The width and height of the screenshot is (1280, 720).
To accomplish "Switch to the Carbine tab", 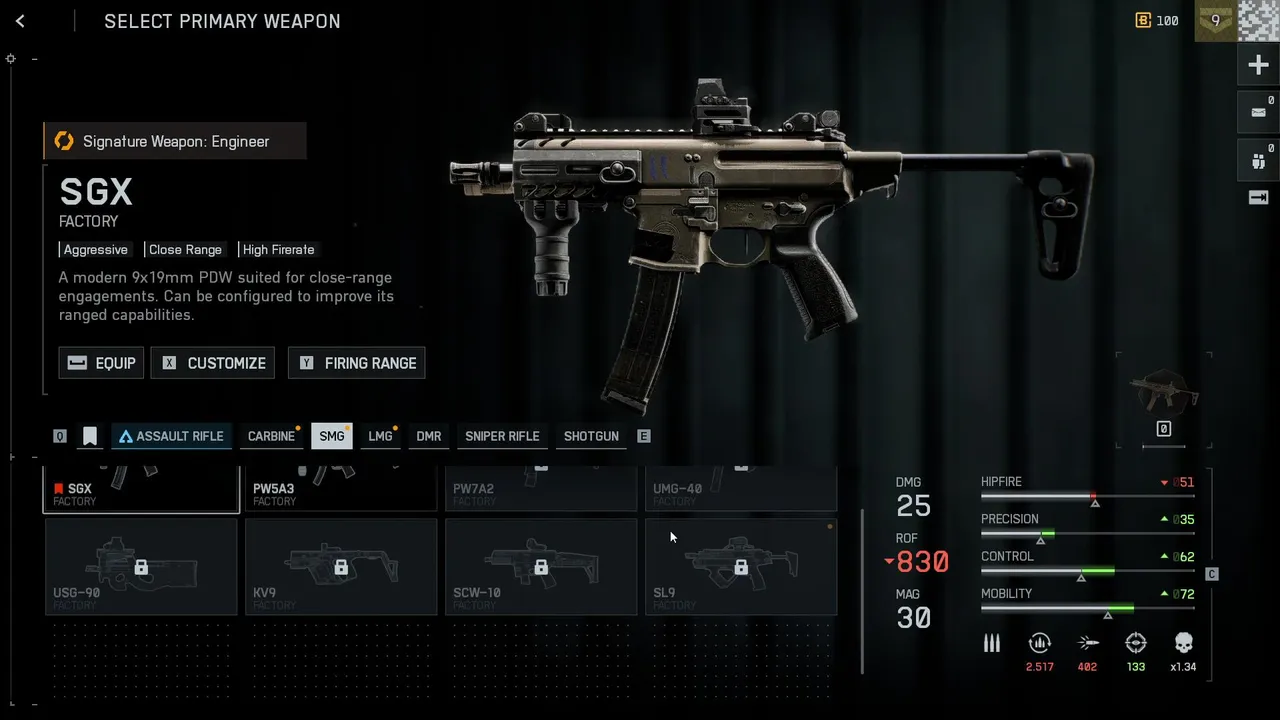I will pyautogui.click(x=271, y=436).
